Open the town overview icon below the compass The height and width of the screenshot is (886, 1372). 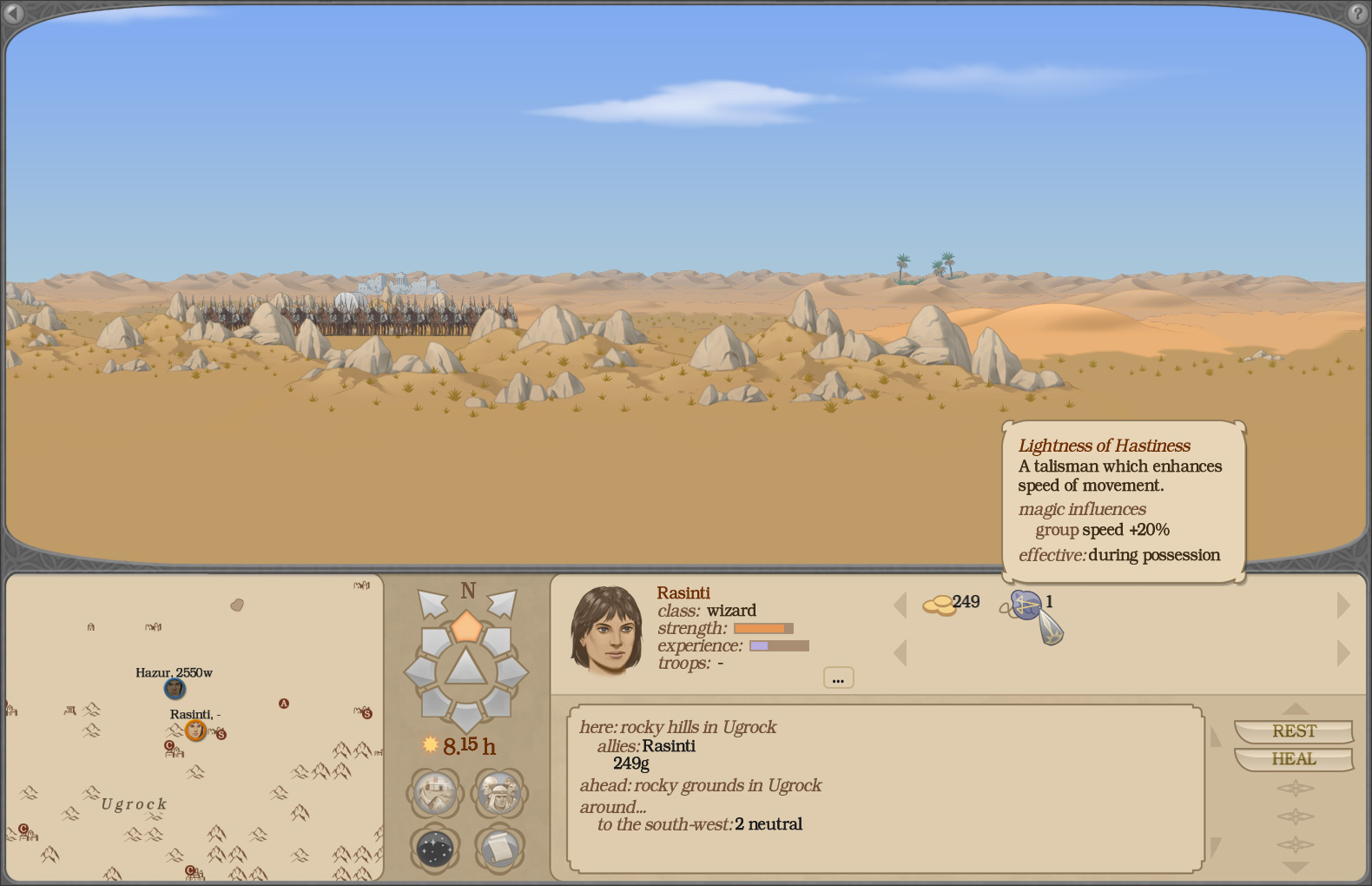(434, 792)
